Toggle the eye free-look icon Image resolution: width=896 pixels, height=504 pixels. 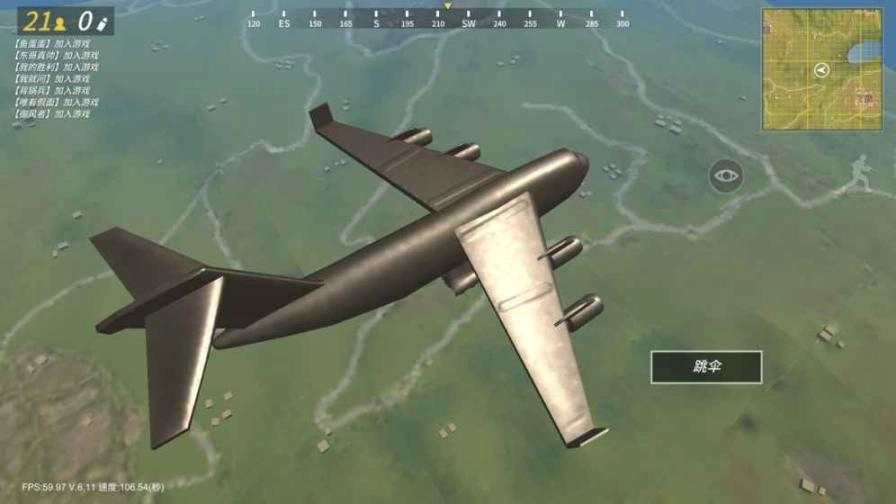tap(726, 177)
